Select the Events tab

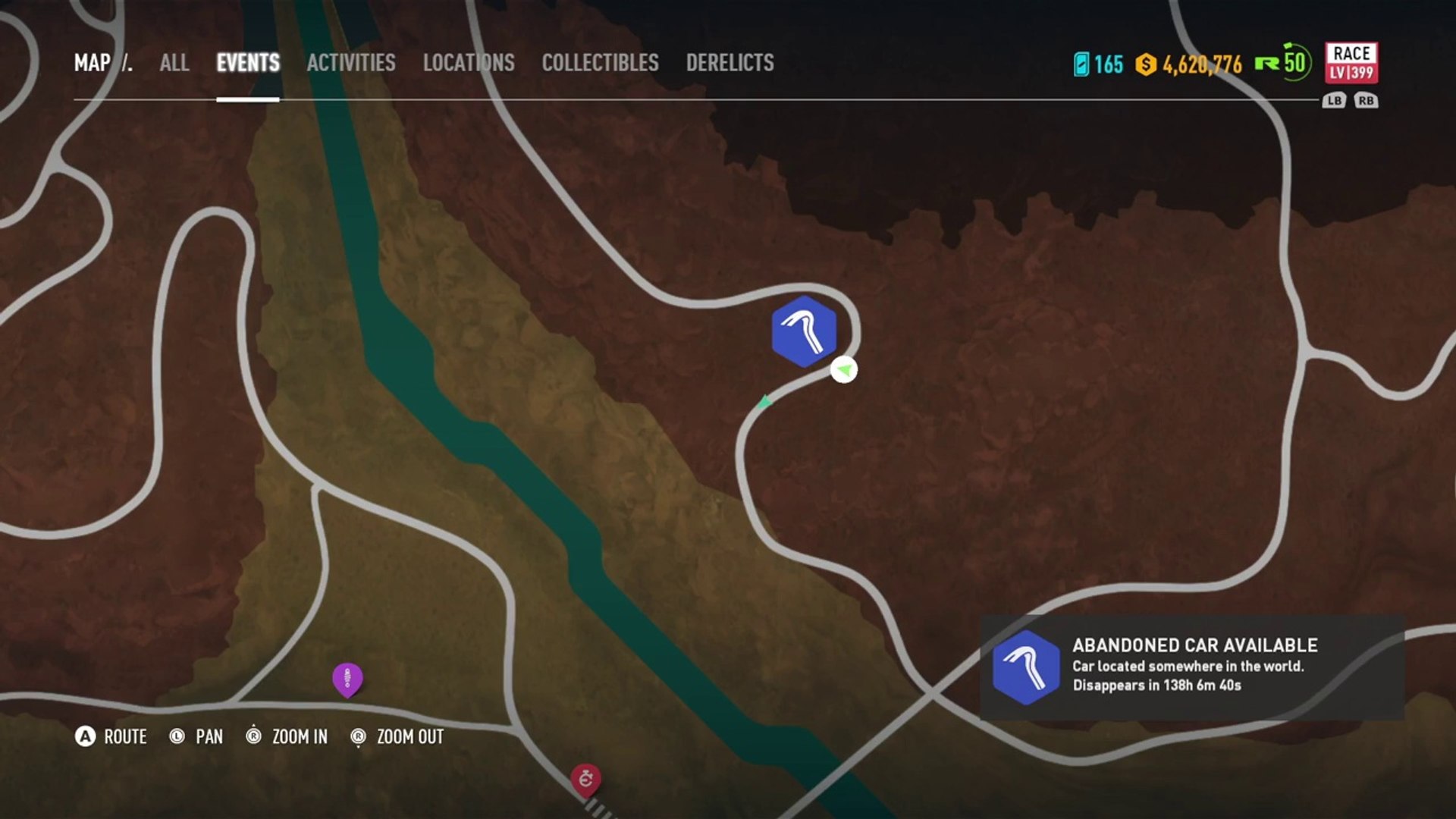click(x=248, y=63)
